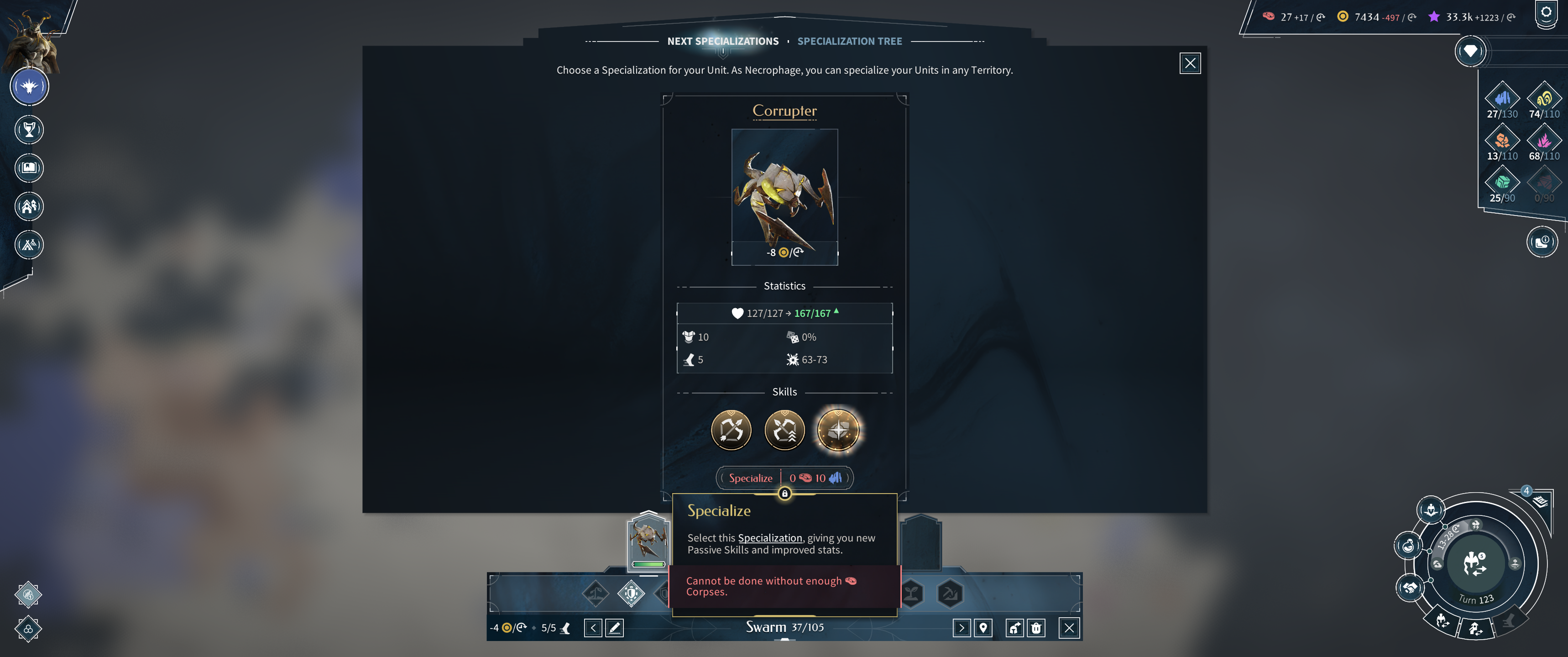Open the trophy victory screen
1568x657 pixels.
point(29,130)
